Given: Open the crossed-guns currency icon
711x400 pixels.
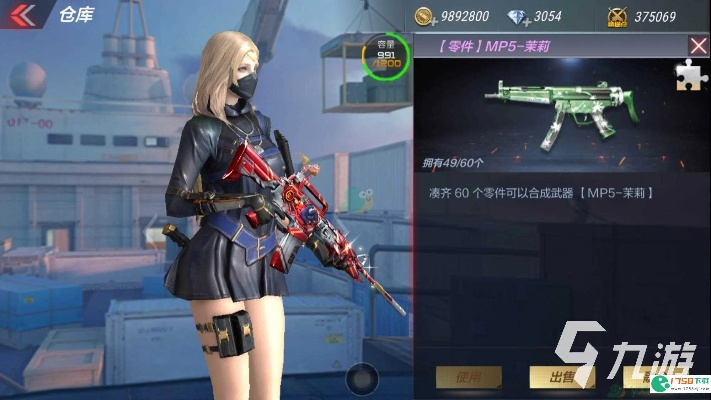Looking at the screenshot, I should tap(617, 16).
